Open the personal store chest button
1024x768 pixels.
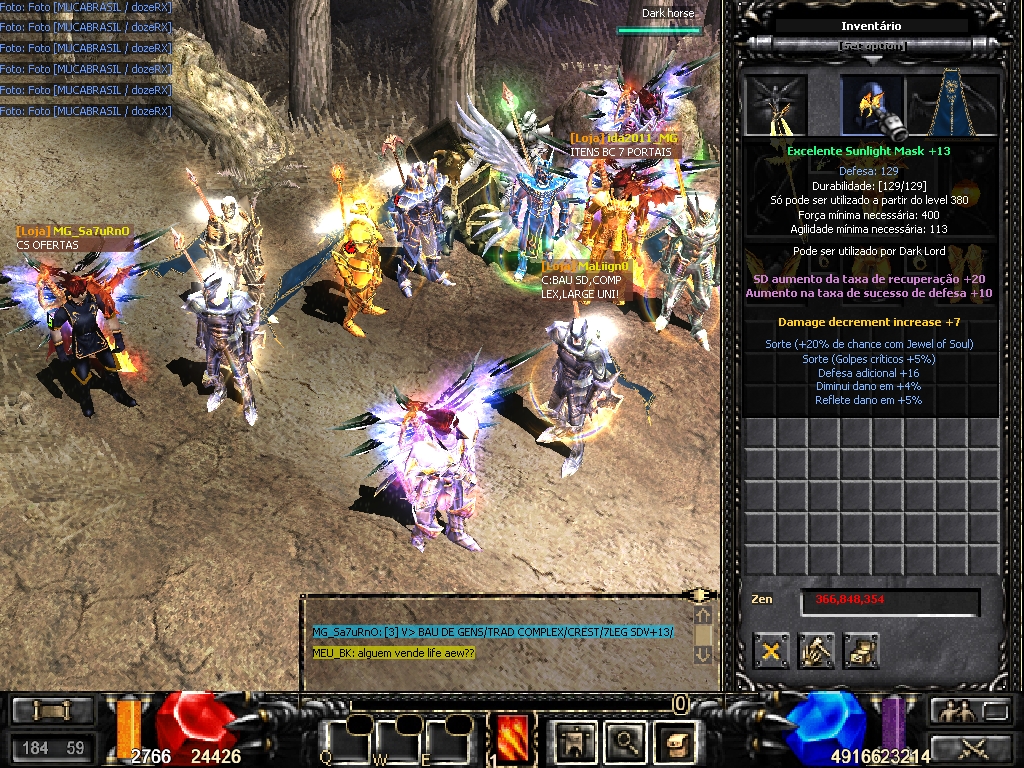pos(860,651)
